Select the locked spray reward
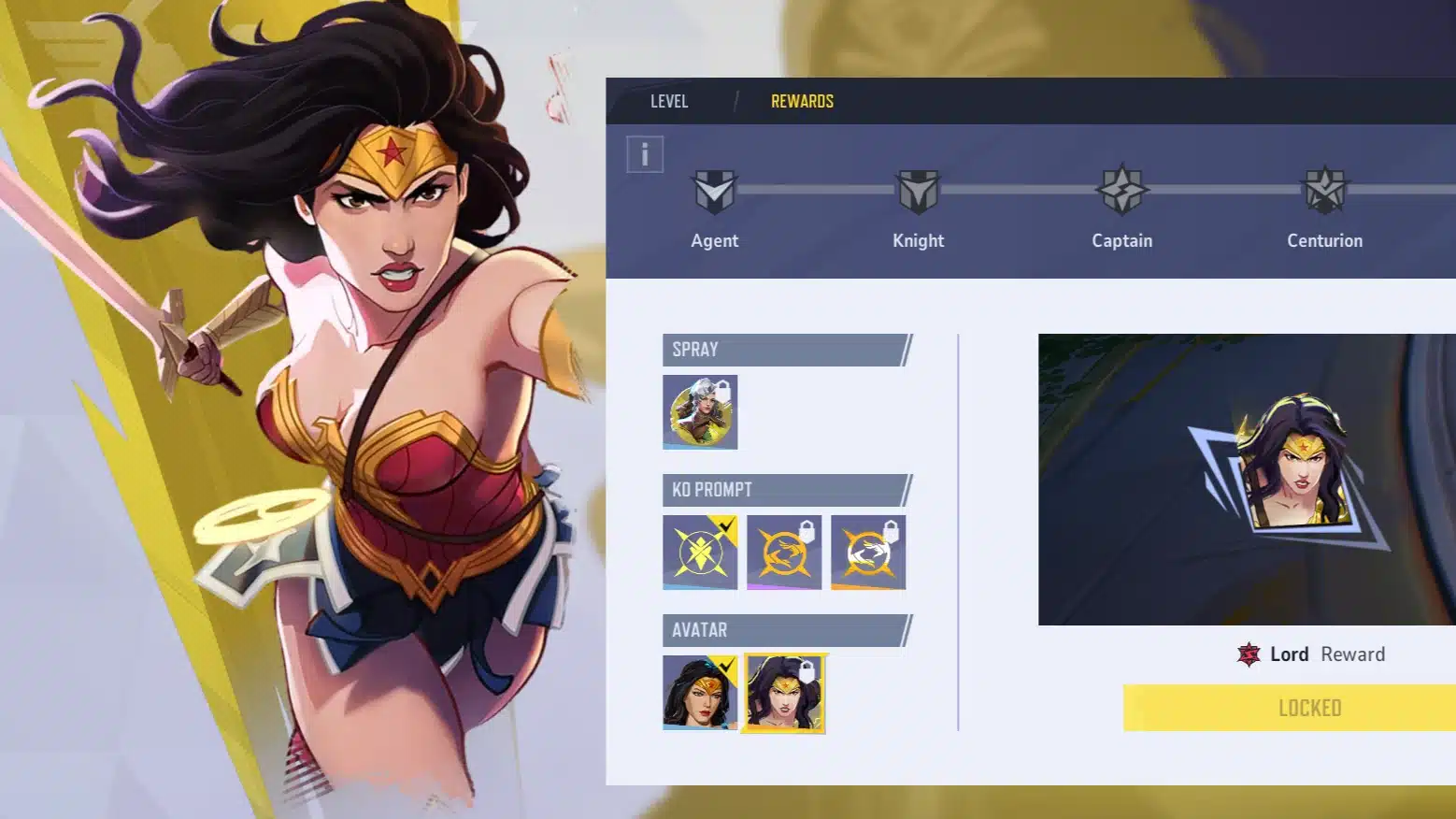1456x819 pixels. click(x=700, y=411)
